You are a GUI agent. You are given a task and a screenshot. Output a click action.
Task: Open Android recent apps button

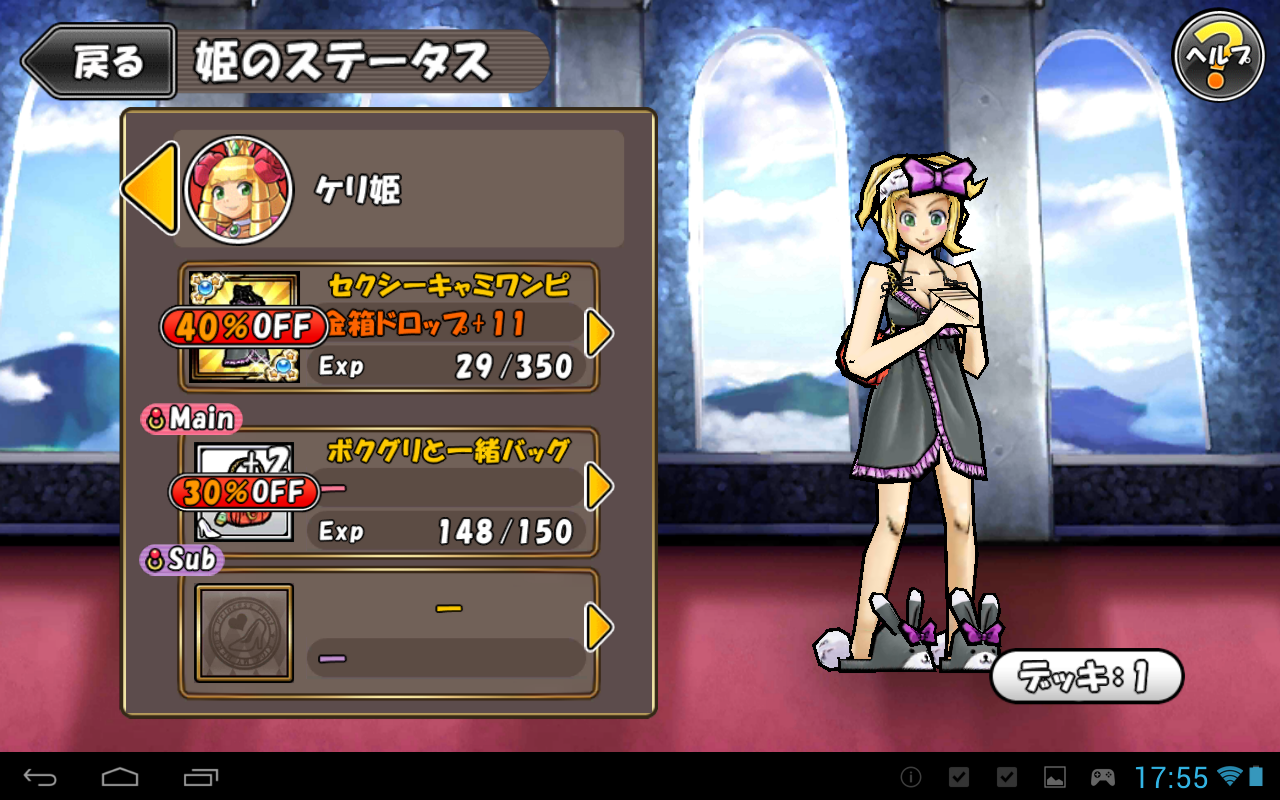tap(201, 777)
